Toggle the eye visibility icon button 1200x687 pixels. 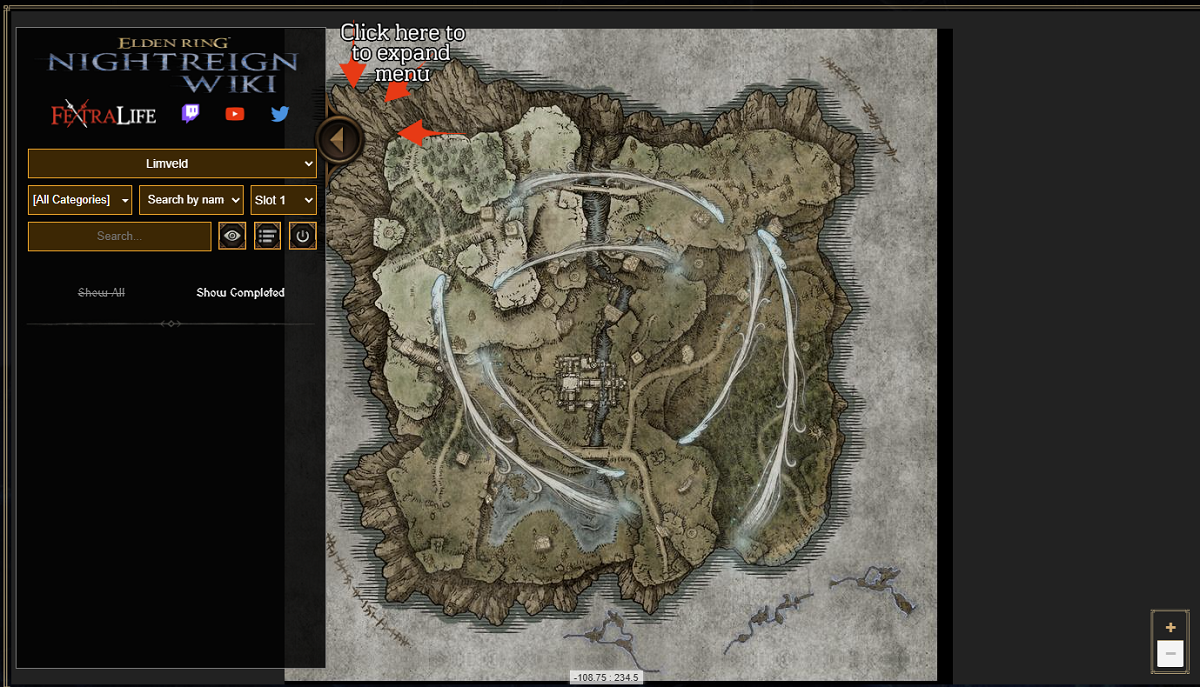[232, 237]
